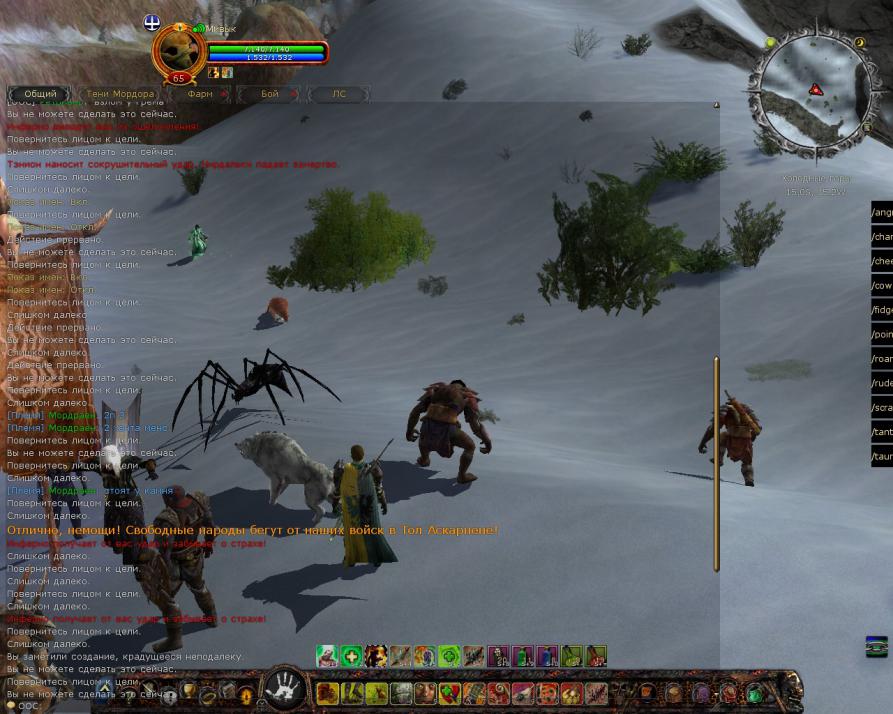893x714 pixels.
Task: Click the yellow-green orb on the minimap frame
Action: coord(770,43)
